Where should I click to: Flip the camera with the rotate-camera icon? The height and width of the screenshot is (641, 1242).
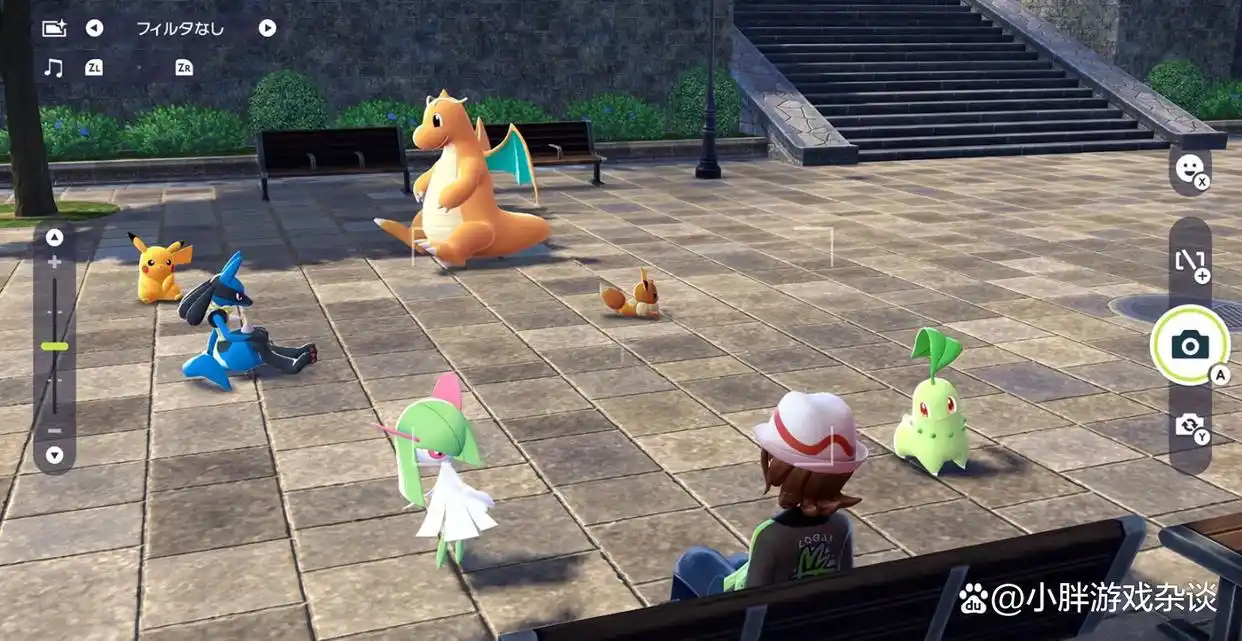(1189, 426)
